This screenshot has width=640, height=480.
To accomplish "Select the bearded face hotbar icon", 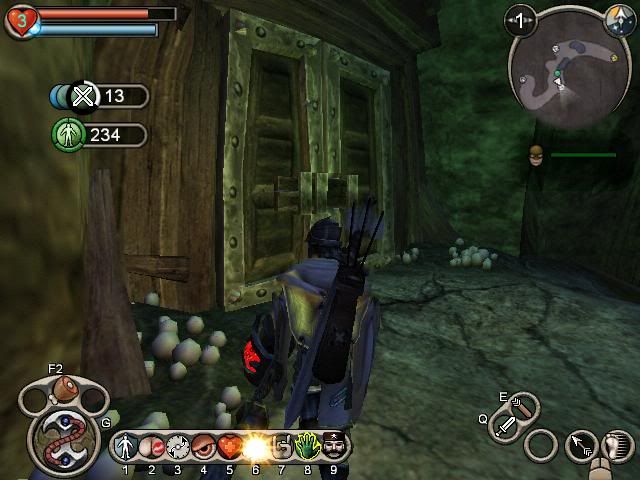I will (334, 446).
